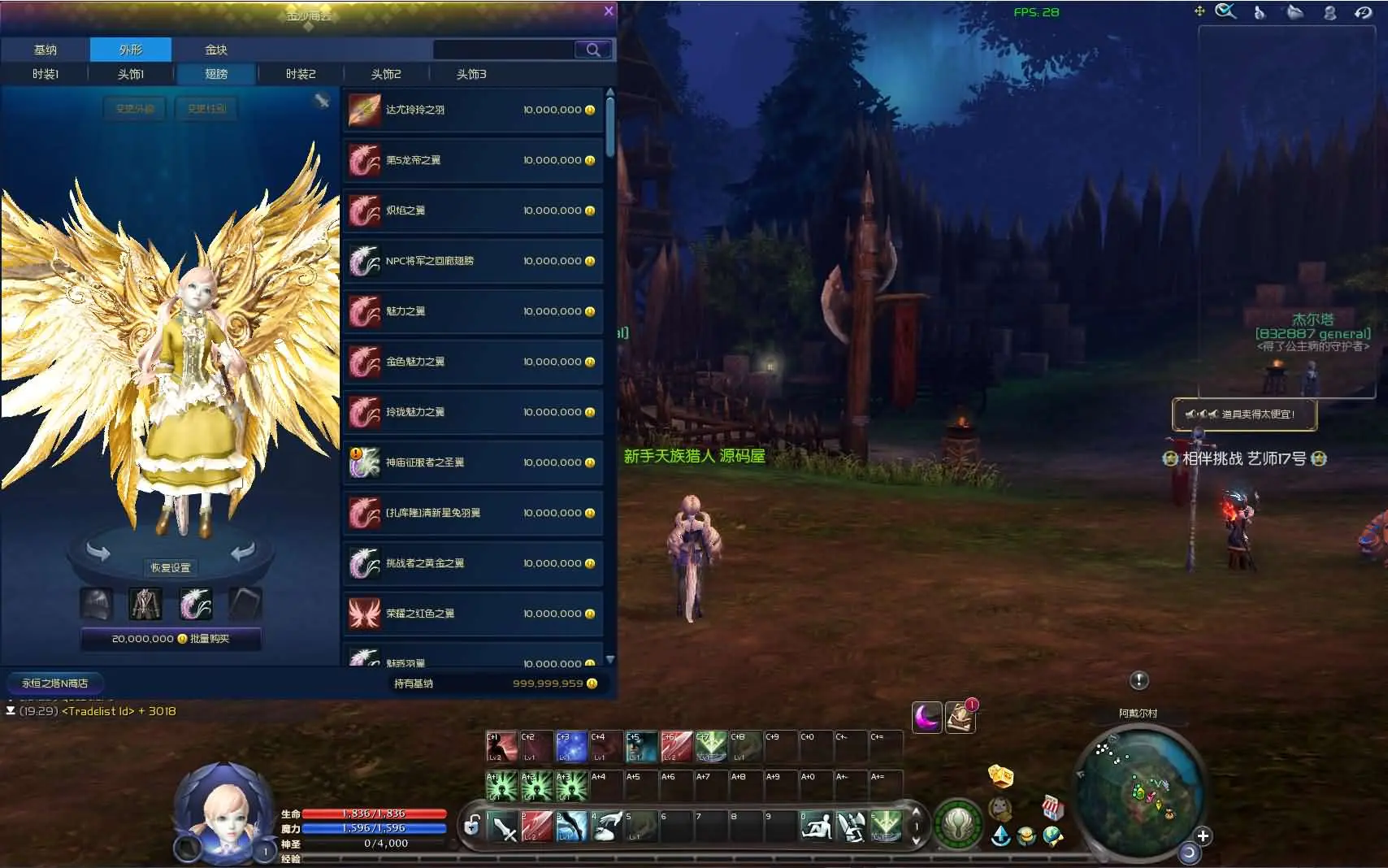
Task: Show the 时装2 category
Action: [301, 74]
